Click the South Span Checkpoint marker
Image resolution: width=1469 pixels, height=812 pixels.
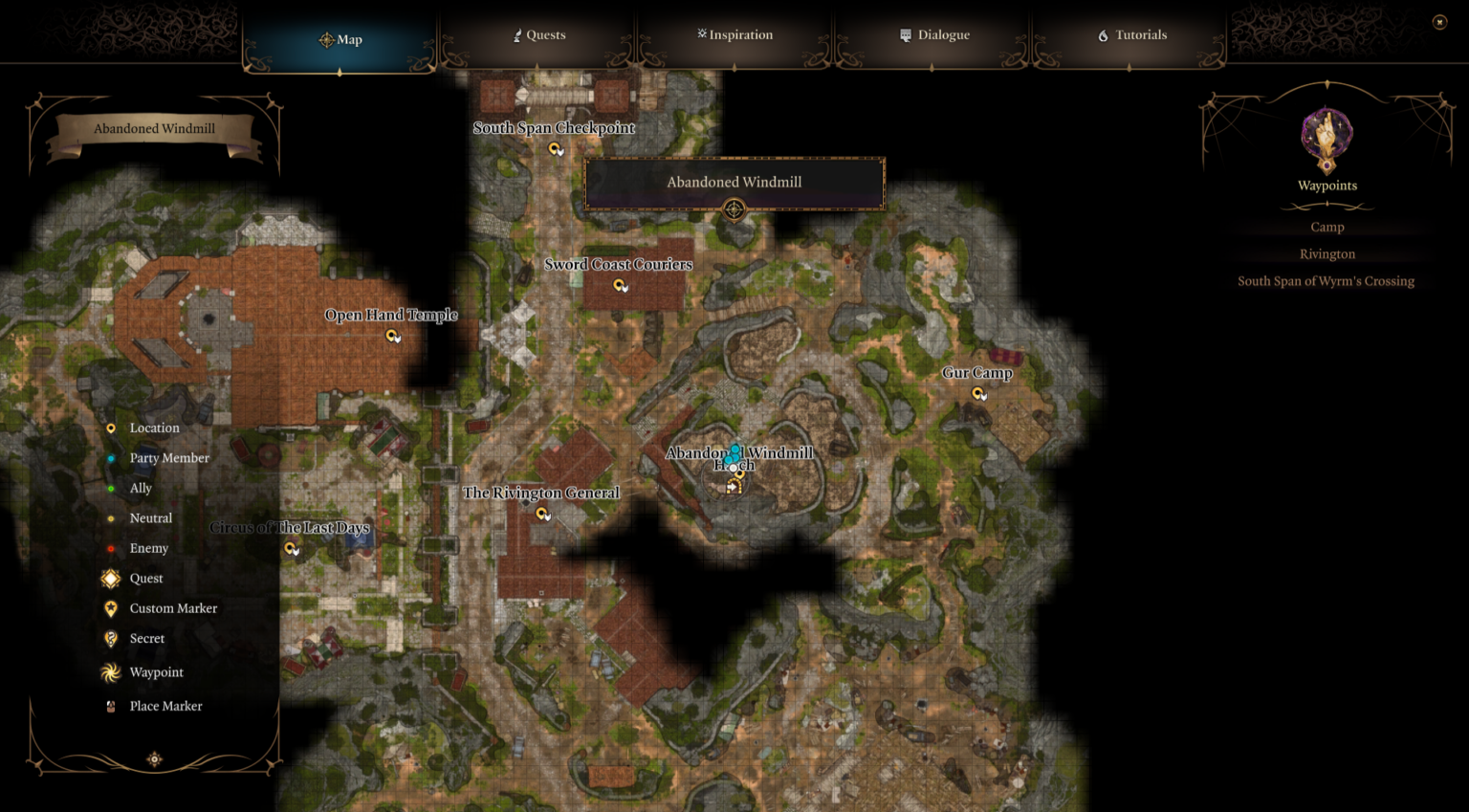coord(555,148)
